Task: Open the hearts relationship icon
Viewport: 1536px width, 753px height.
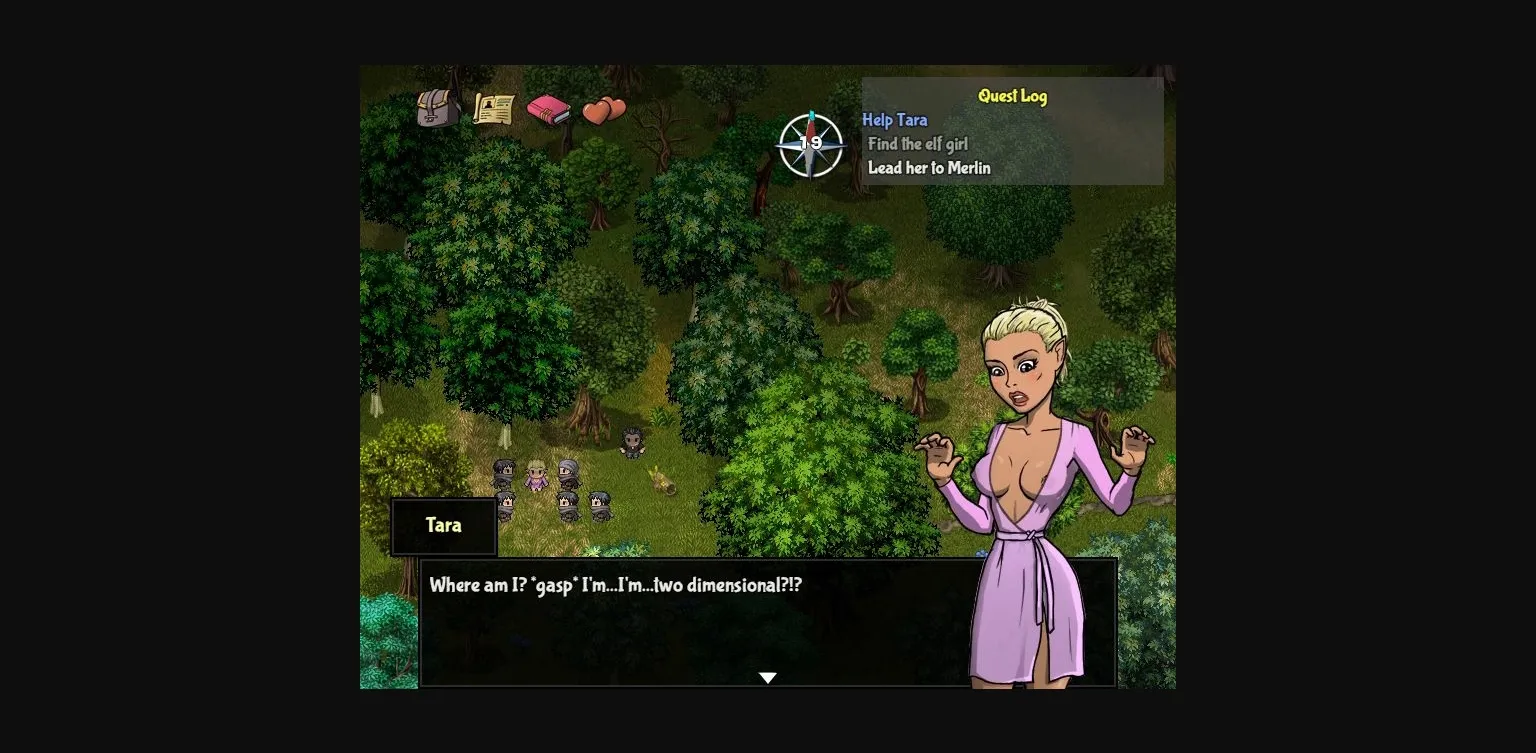Action: [x=601, y=108]
